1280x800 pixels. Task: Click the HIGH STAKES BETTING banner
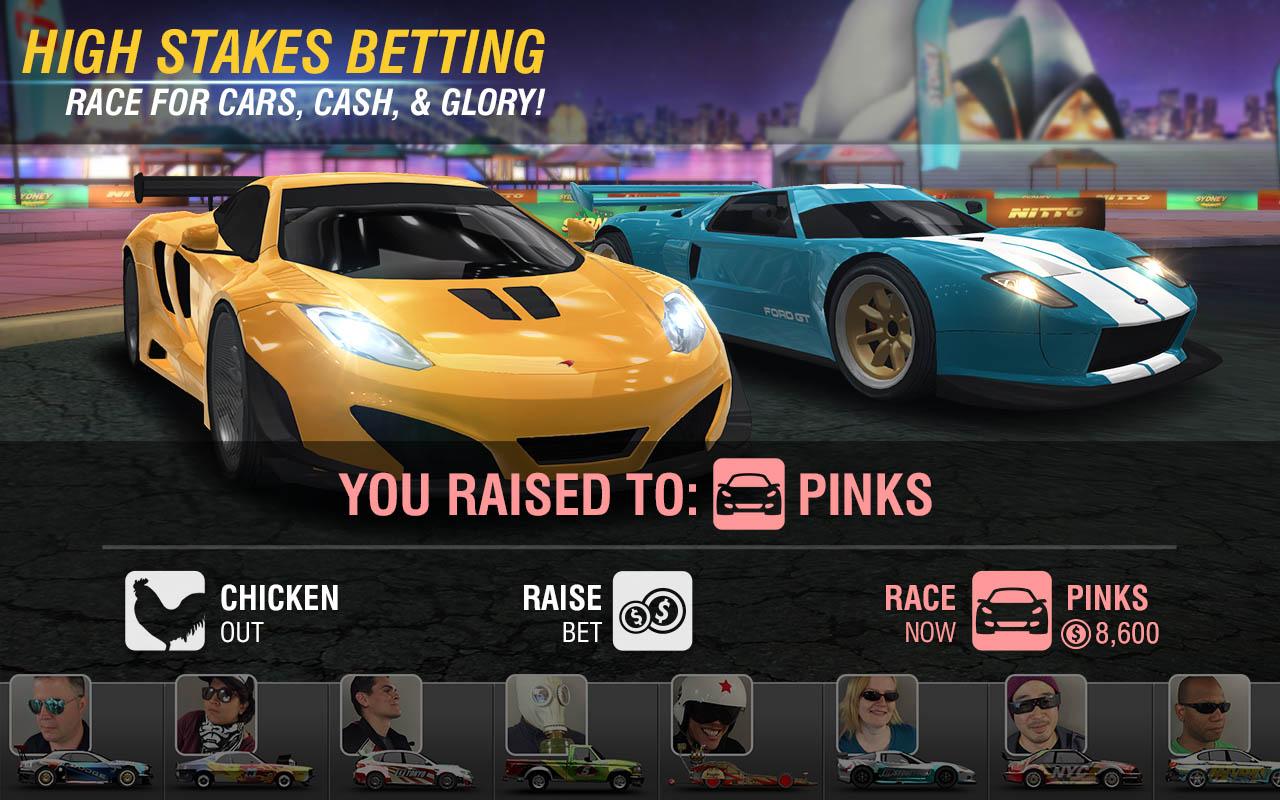283,46
